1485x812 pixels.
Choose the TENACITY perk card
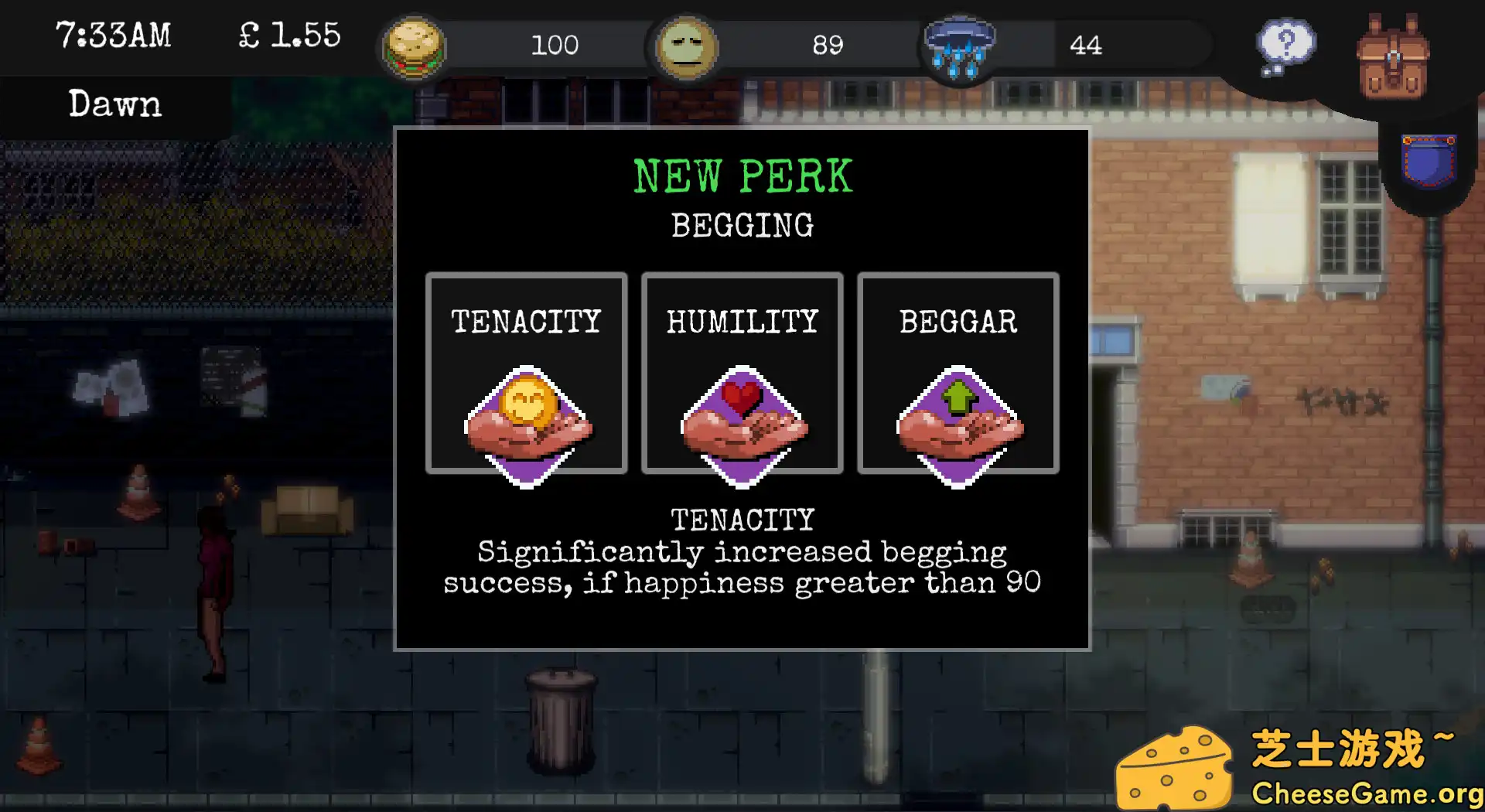coord(526,373)
